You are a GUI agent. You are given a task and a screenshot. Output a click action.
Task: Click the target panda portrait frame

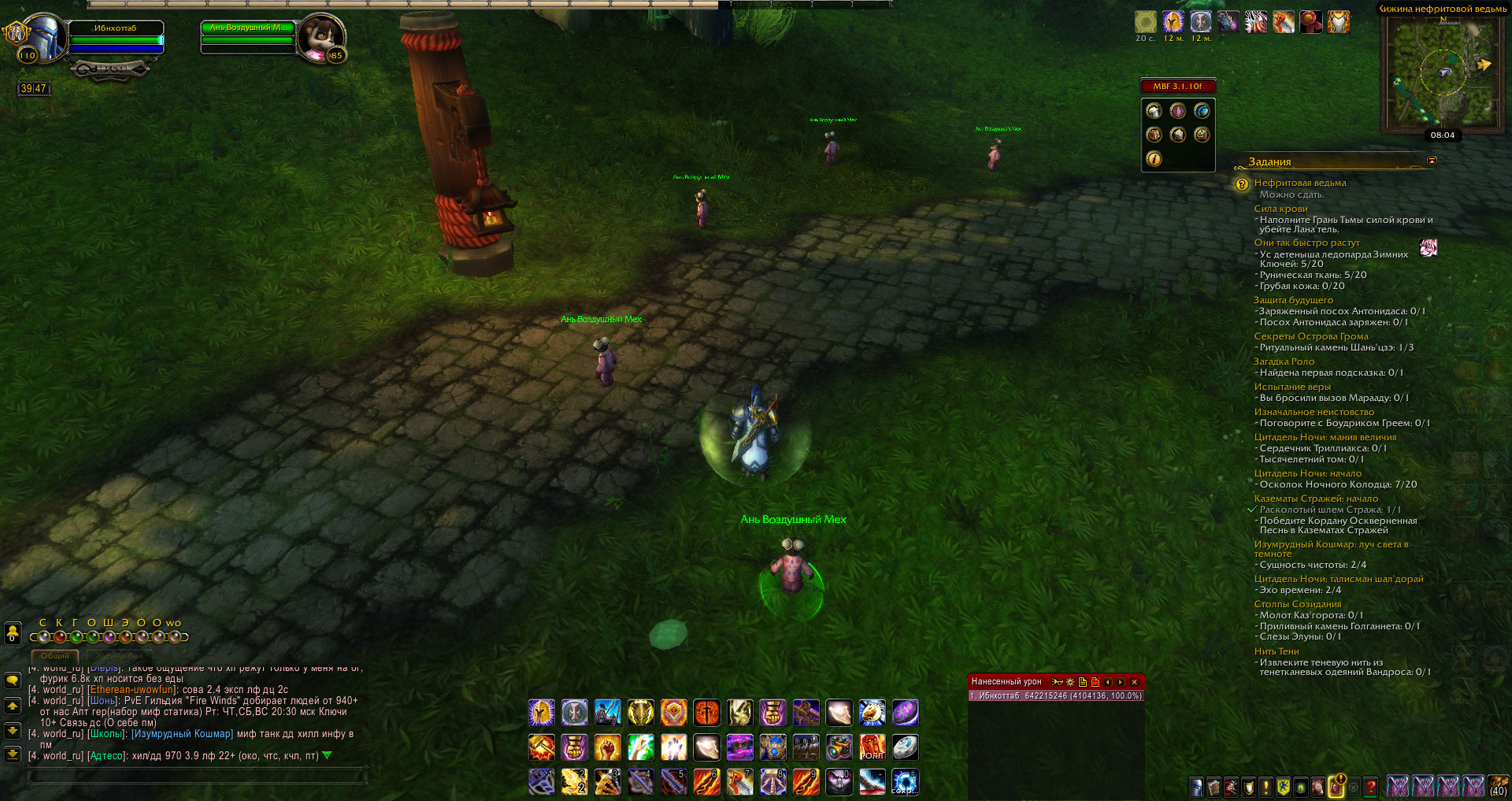pos(321,37)
